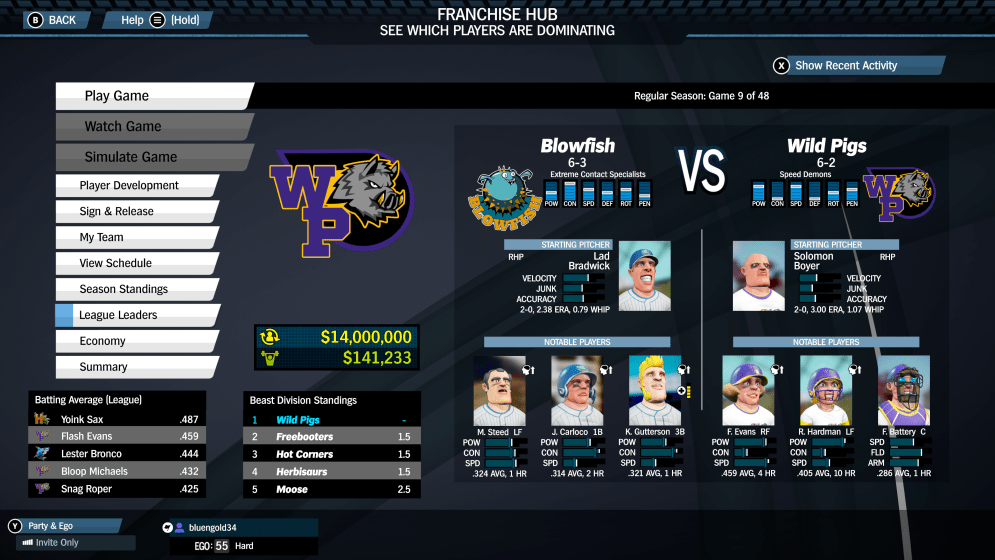Open the Economy page
The image size is (995, 560).
click(x=135, y=342)
